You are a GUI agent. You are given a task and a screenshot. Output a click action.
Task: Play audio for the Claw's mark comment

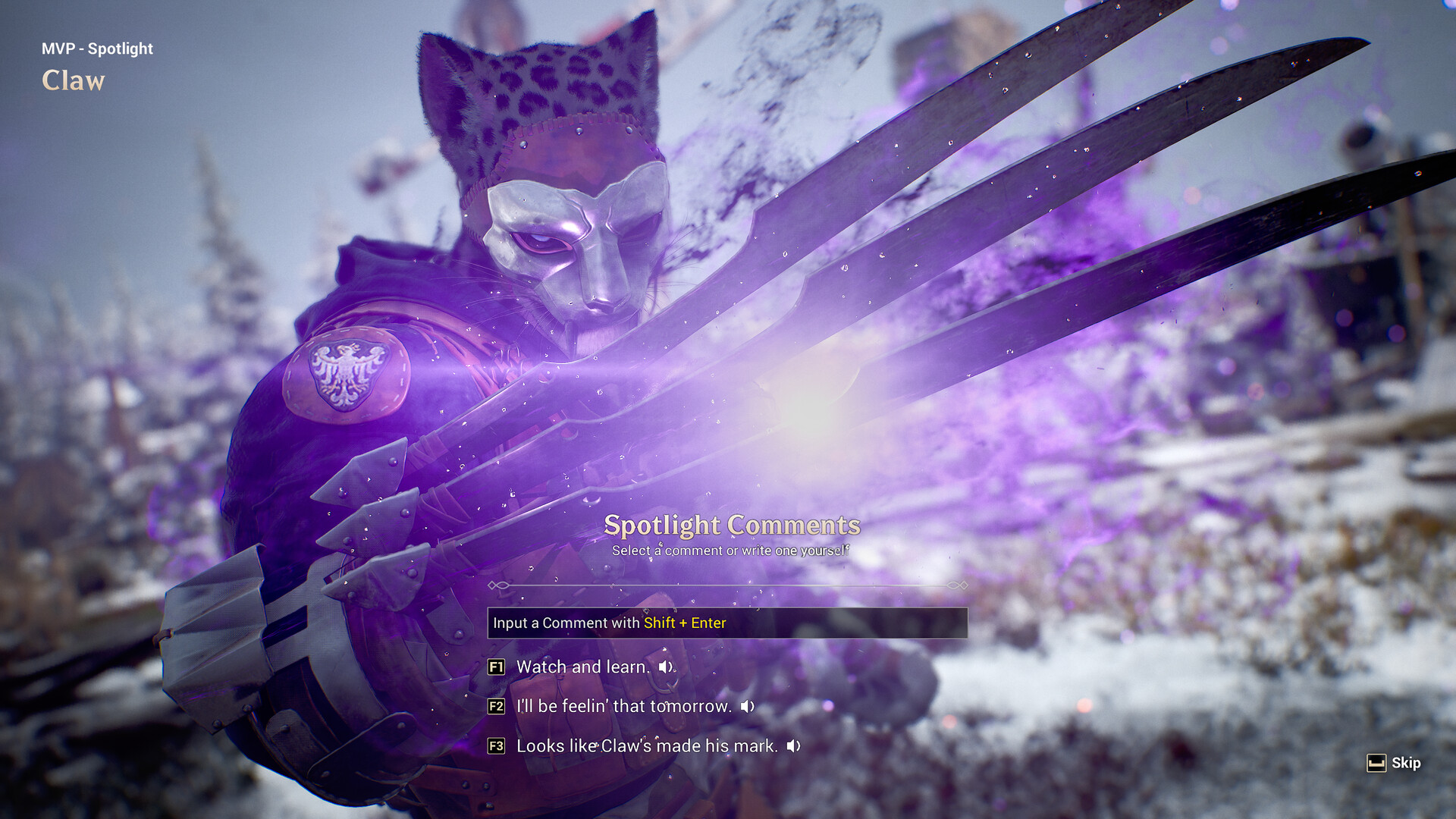pyautogui.click(x=793, y=746)
